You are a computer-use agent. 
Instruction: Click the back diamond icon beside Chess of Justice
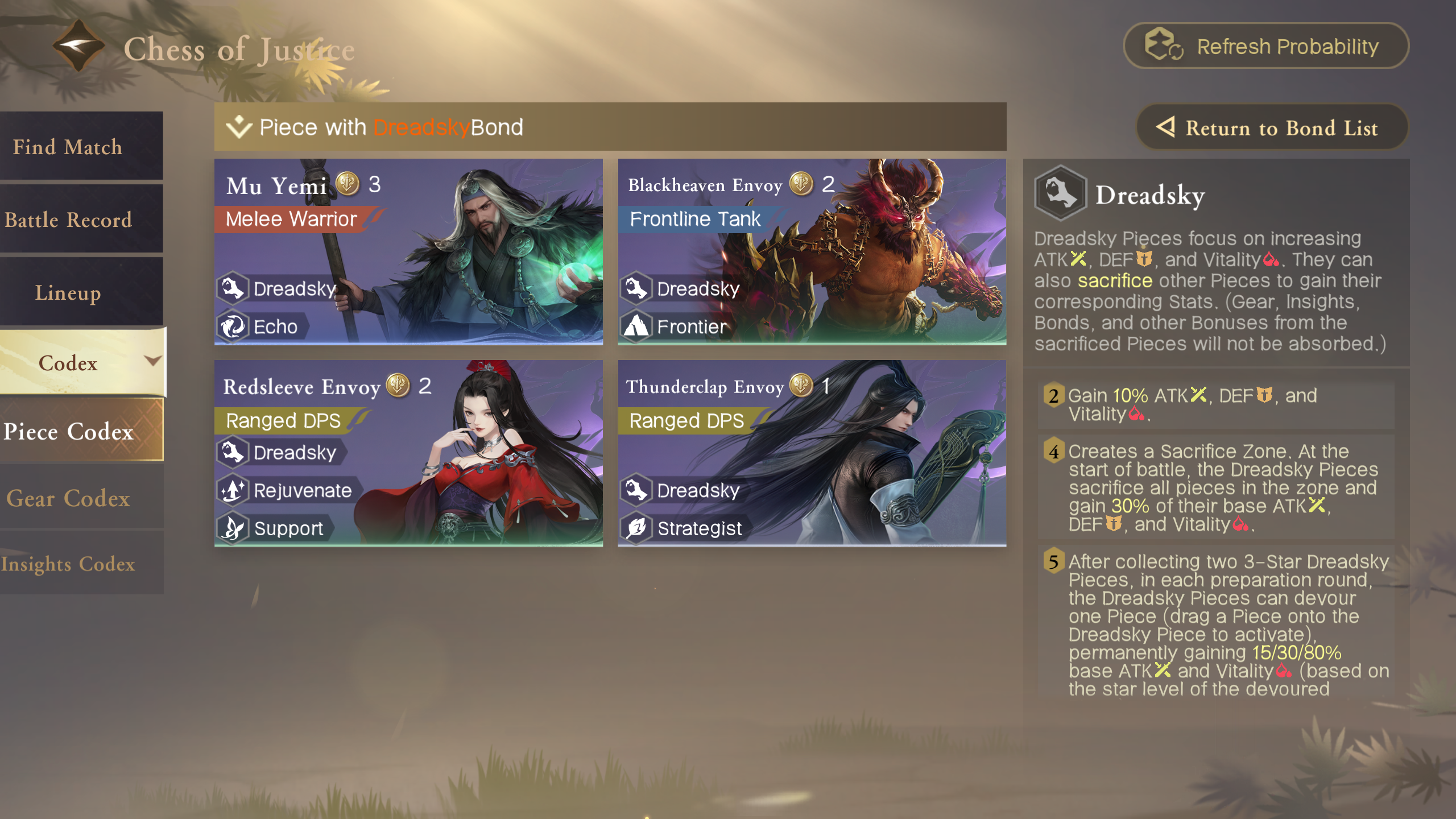pos(78,45)
